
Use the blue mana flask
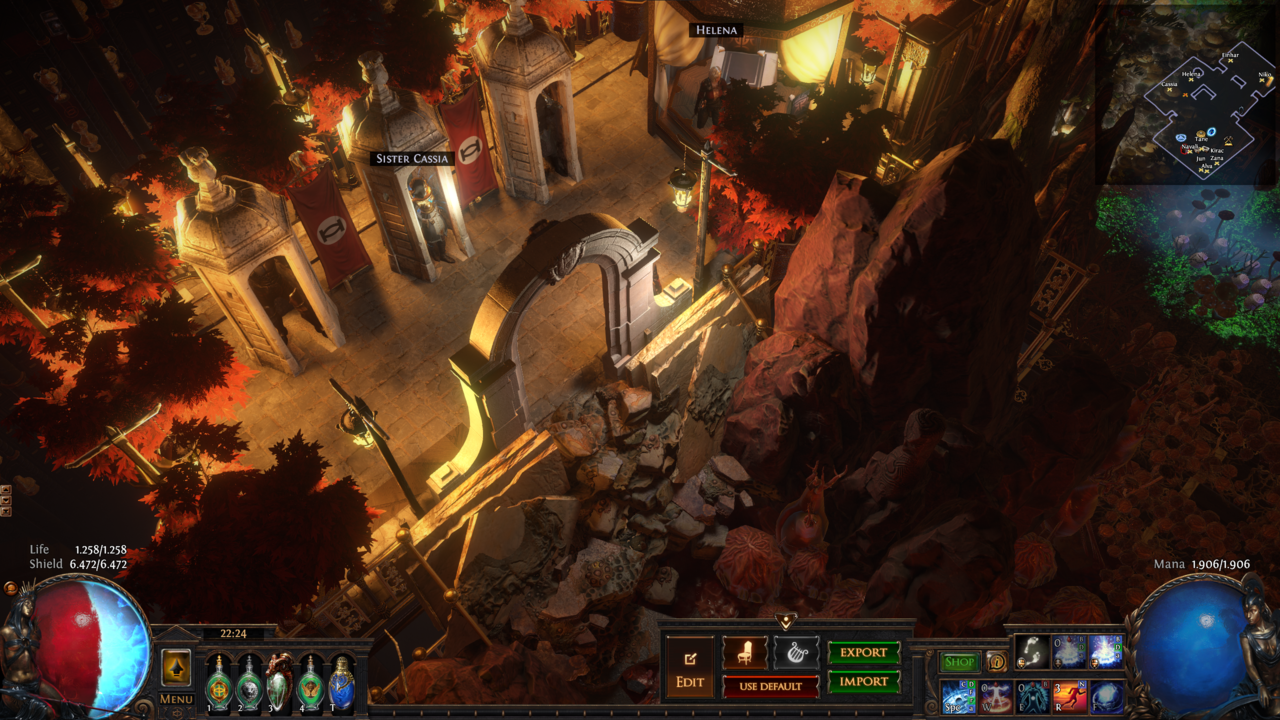coord(341,683)
